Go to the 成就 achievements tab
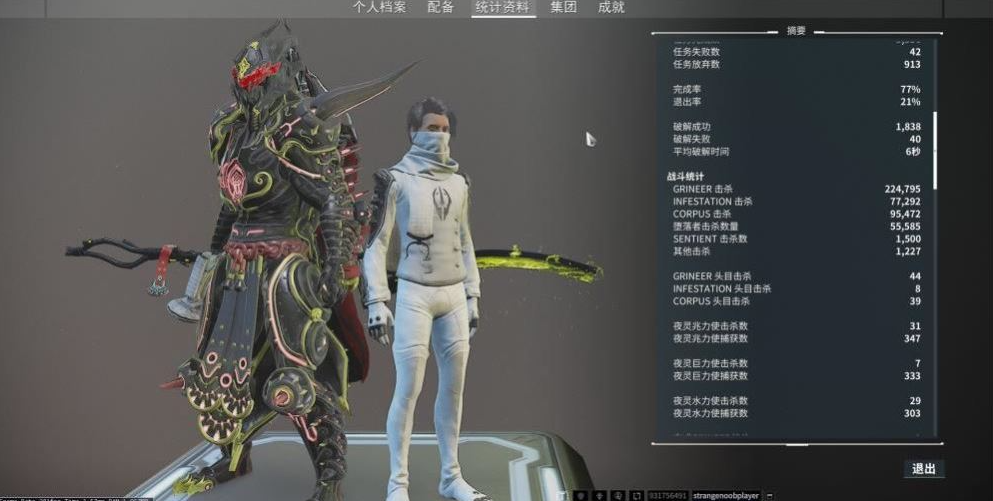This screenshot has height=501, width=993. coord(611,8)
